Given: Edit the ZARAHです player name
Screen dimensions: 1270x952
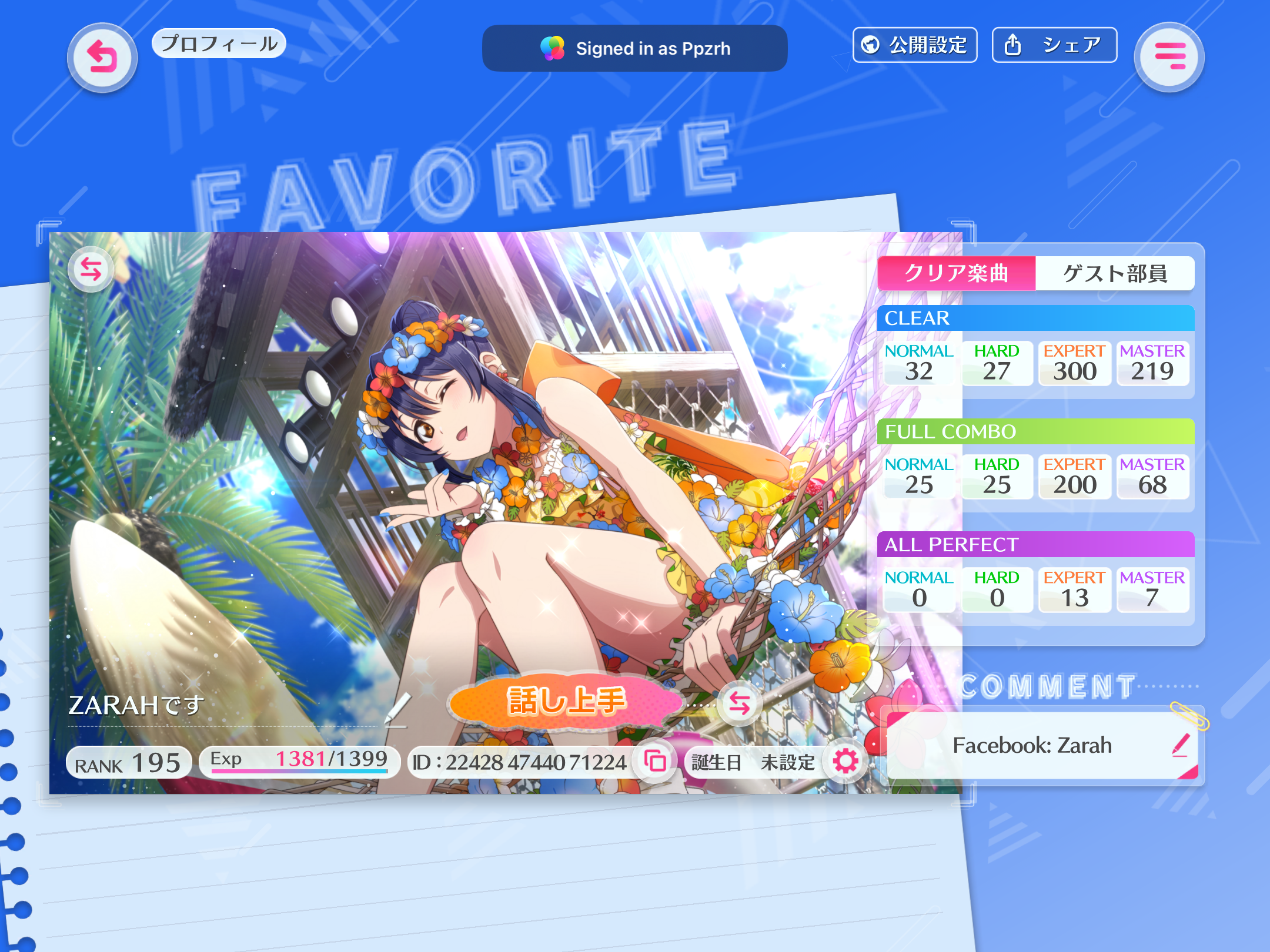Looking at the screenshot, I should click(397, 709).
